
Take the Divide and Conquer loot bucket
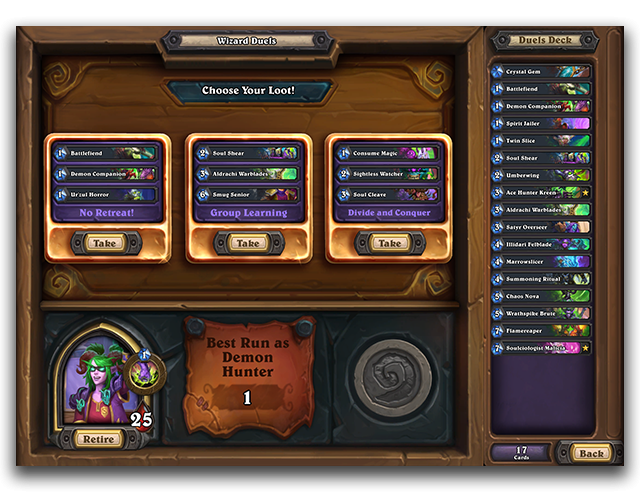[x=389, y=243]
